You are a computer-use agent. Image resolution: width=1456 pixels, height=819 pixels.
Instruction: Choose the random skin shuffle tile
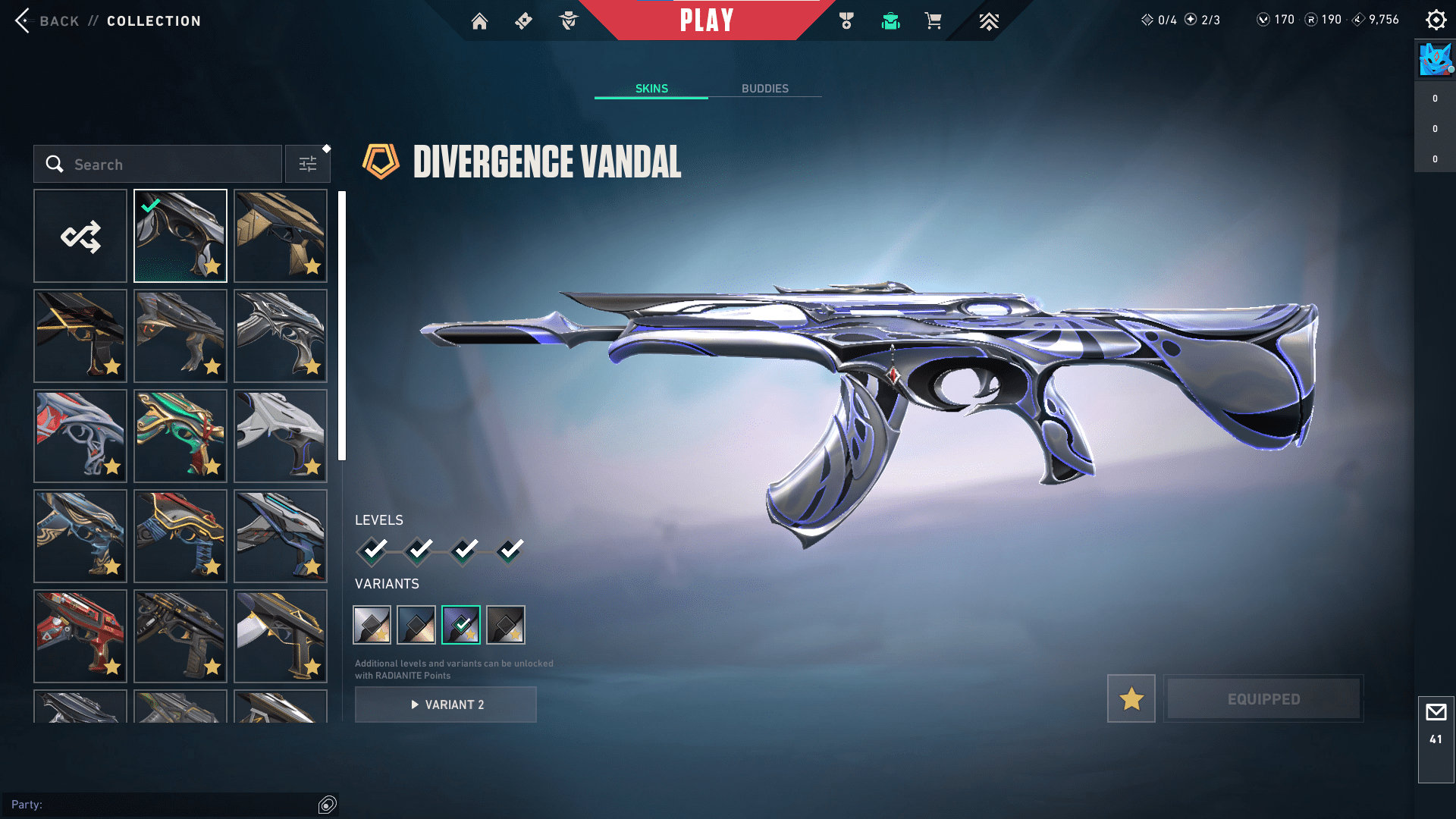[80, 236]
